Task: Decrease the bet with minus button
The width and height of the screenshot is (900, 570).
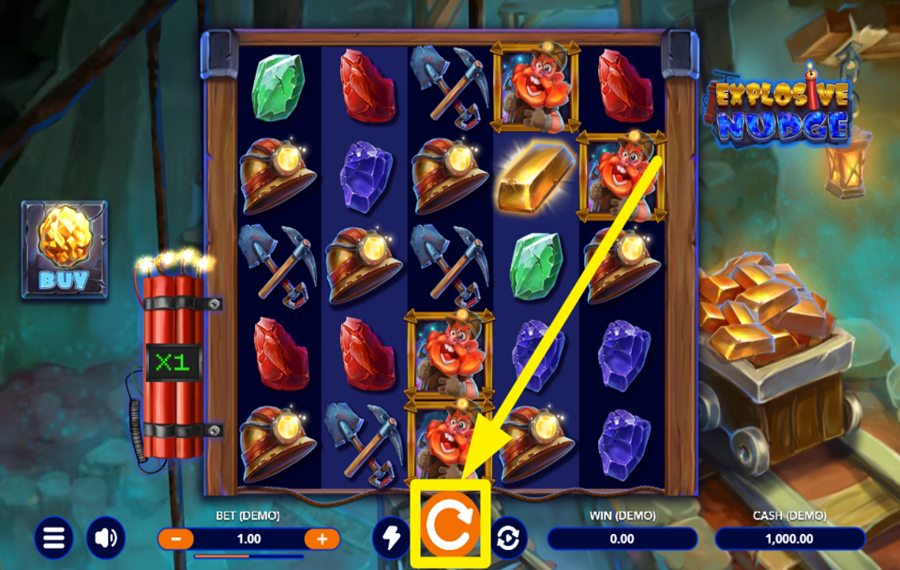Action: [x=176, y=539]
